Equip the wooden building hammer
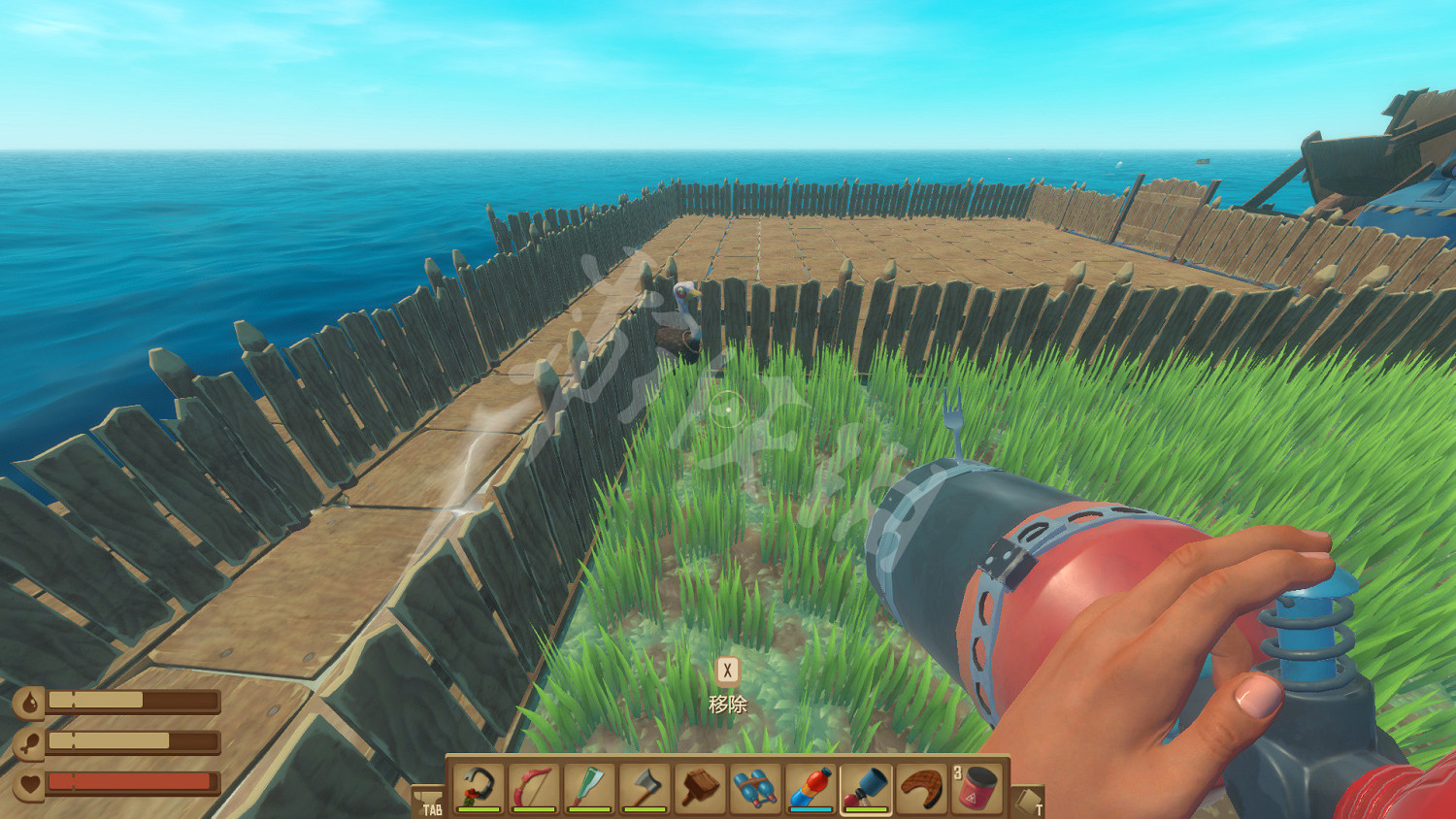Viewport: 1456px width, 819px height. tap(700, 787)
